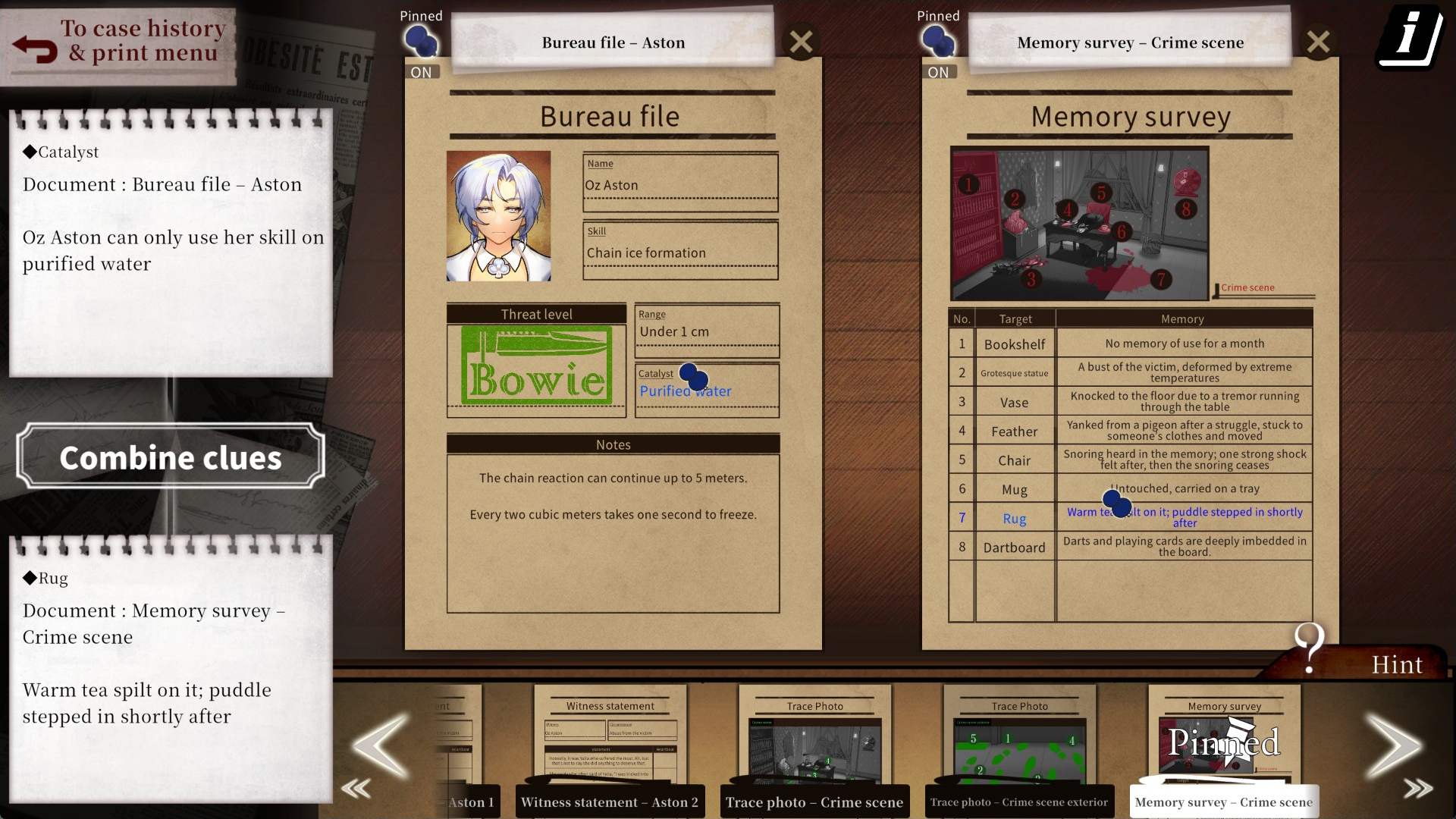Image resolution: width=1456 pixels, height=819 pixels.
Task: Open Trace photo – Crime scene thumbnail
Action: [814, 747]
